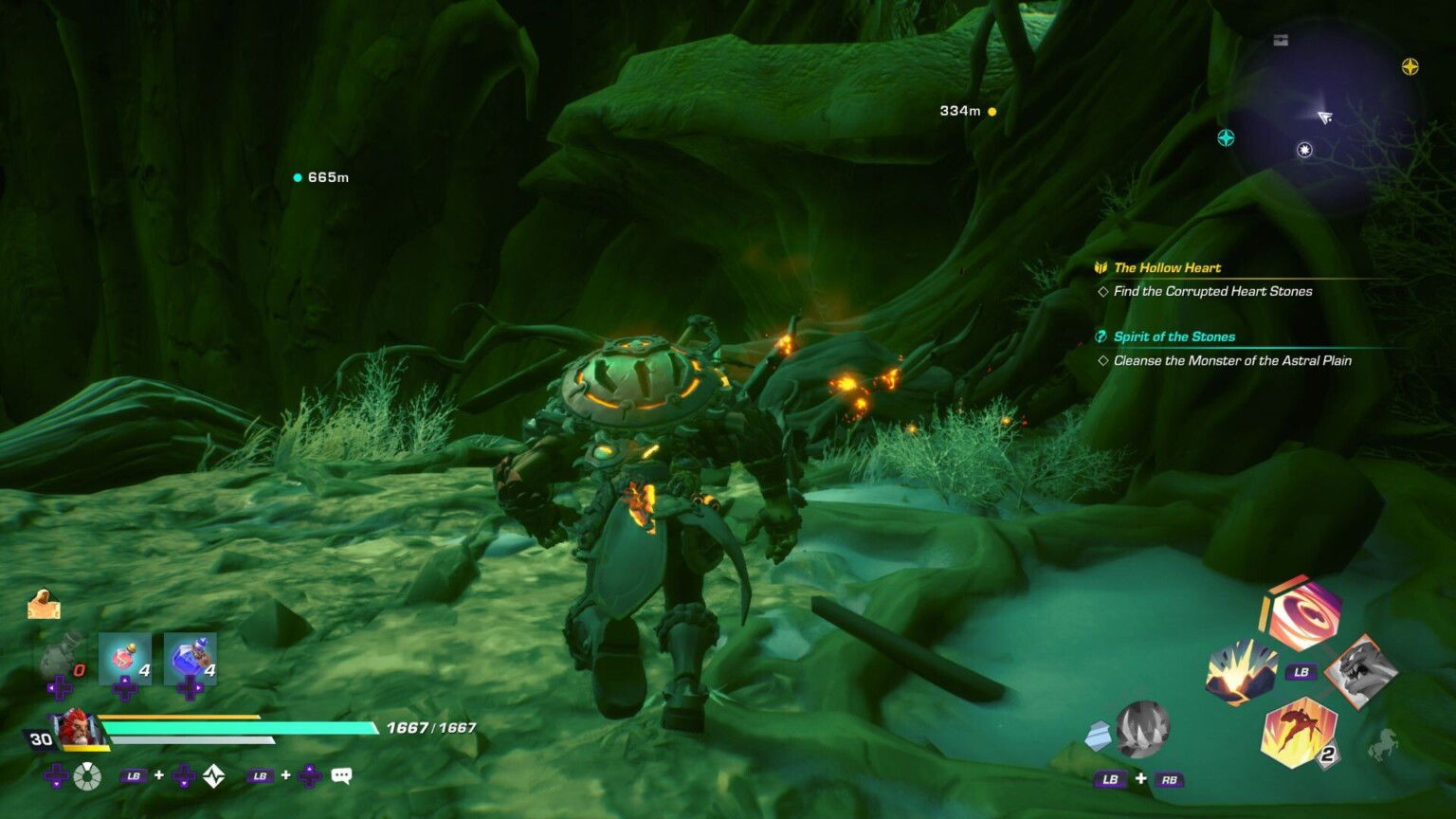Open the segmented wheel icon

point(87,776)
